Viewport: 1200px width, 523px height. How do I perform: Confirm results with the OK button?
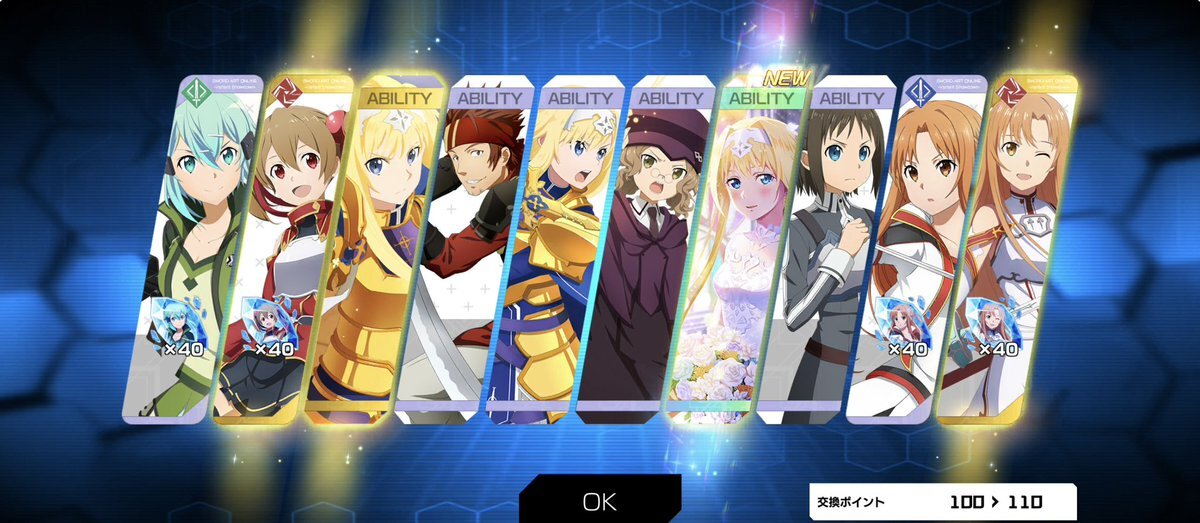[x=600, y=500]
